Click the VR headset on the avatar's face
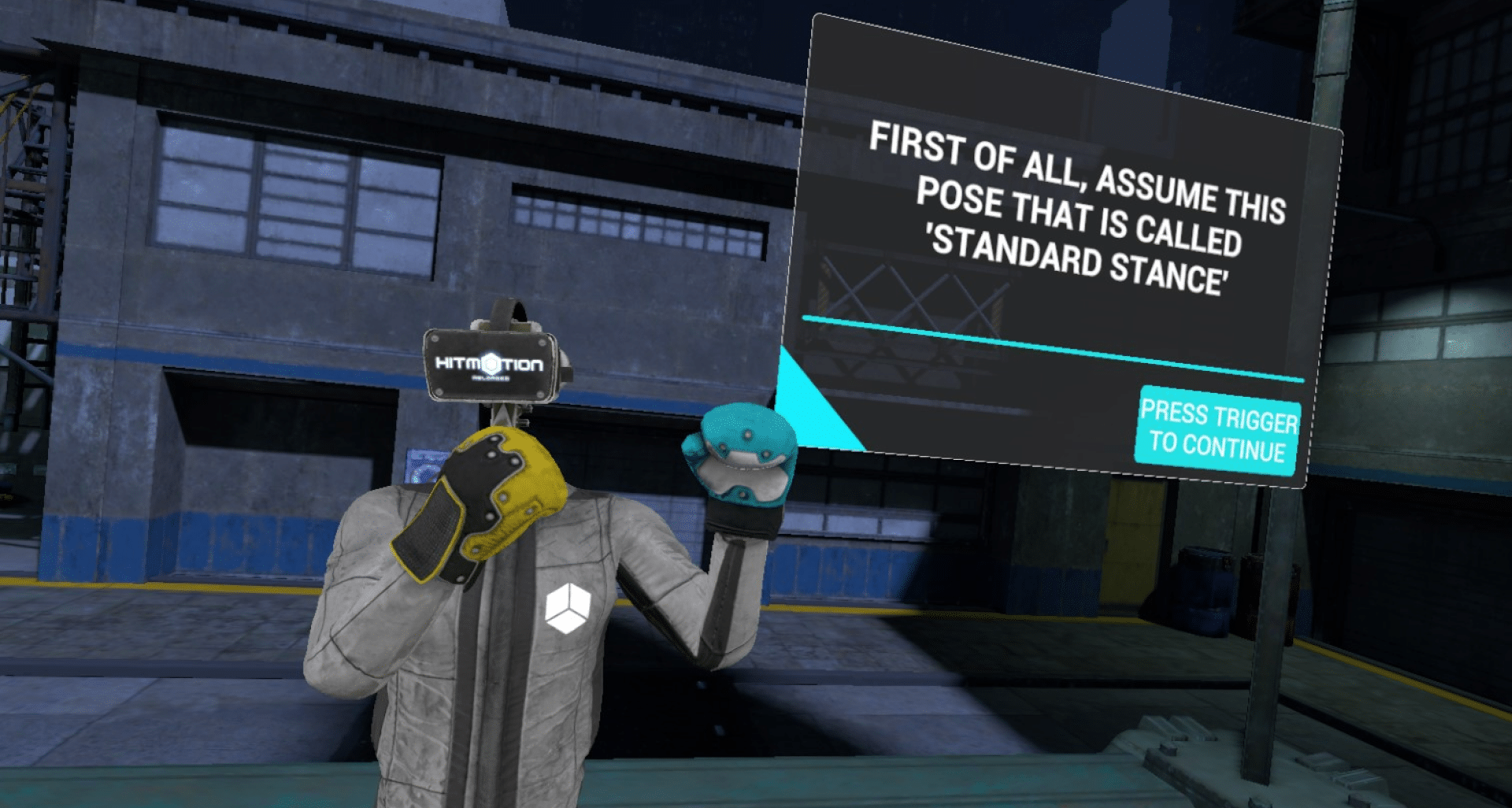This screenshot has height=808, width=1512. [490, 366]
